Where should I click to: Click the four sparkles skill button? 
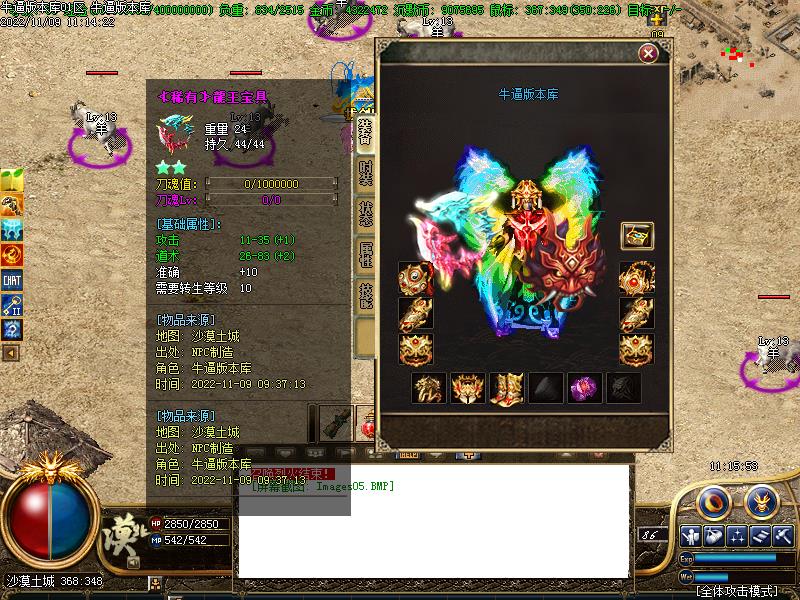(x=737, y=535)
